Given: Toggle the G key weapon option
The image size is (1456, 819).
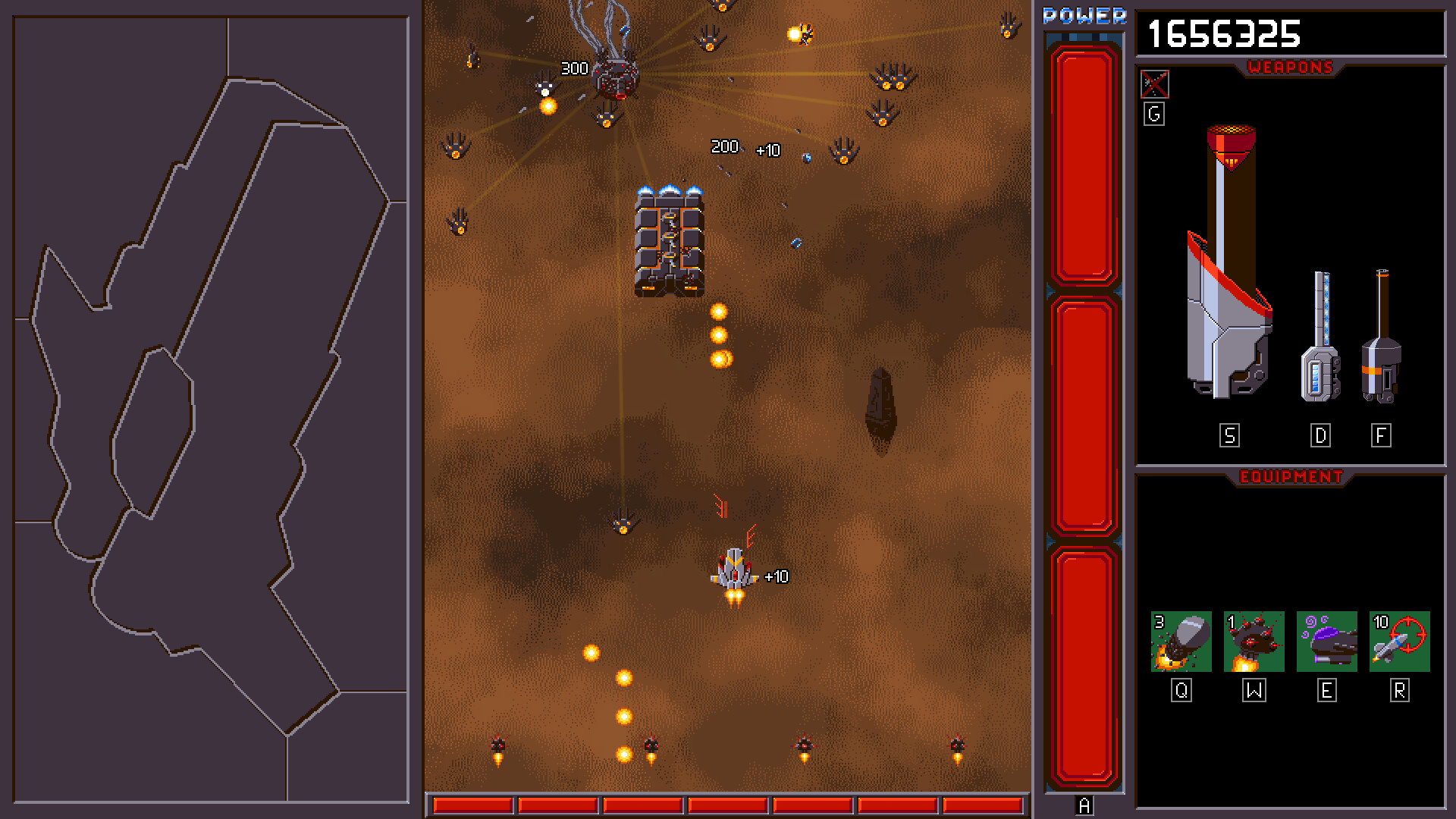Looking at the screenshot, I should [x=1153, y=115].
